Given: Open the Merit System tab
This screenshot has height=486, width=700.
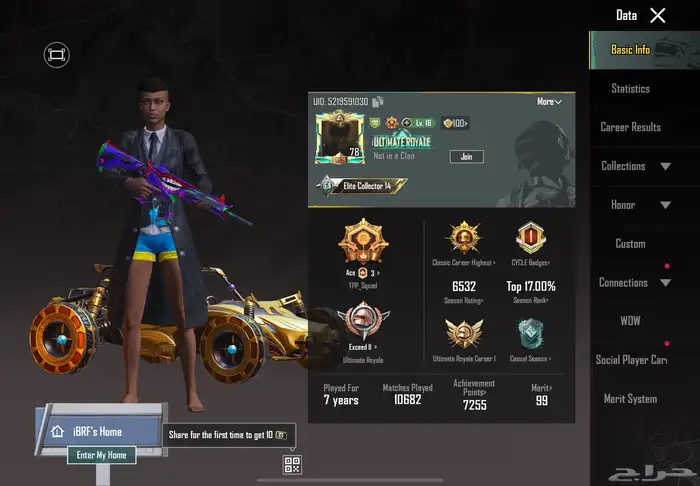Looking at the screenshot, I should click(x=630, y=399).
